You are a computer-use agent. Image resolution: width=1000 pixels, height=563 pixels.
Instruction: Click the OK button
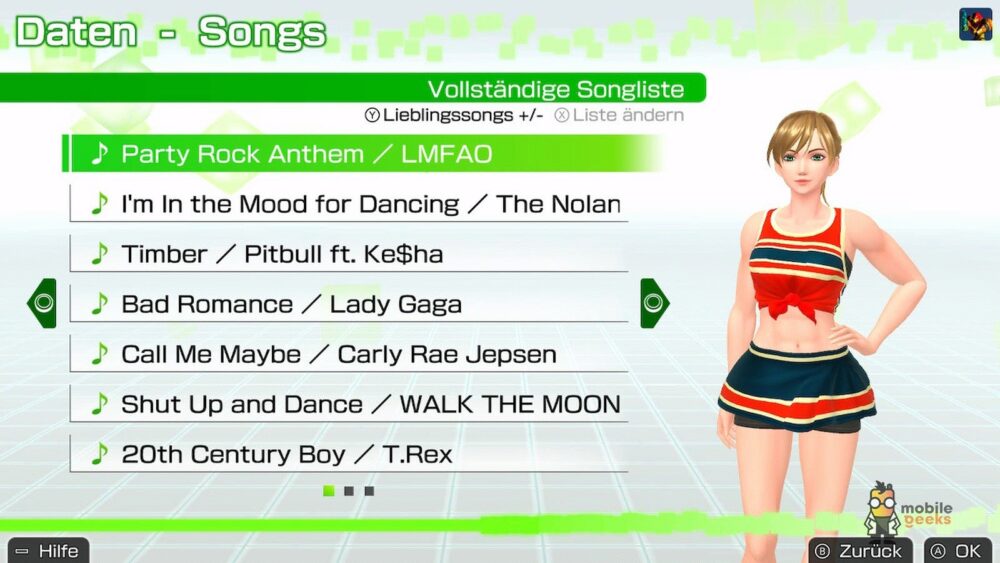coord(958,550)
